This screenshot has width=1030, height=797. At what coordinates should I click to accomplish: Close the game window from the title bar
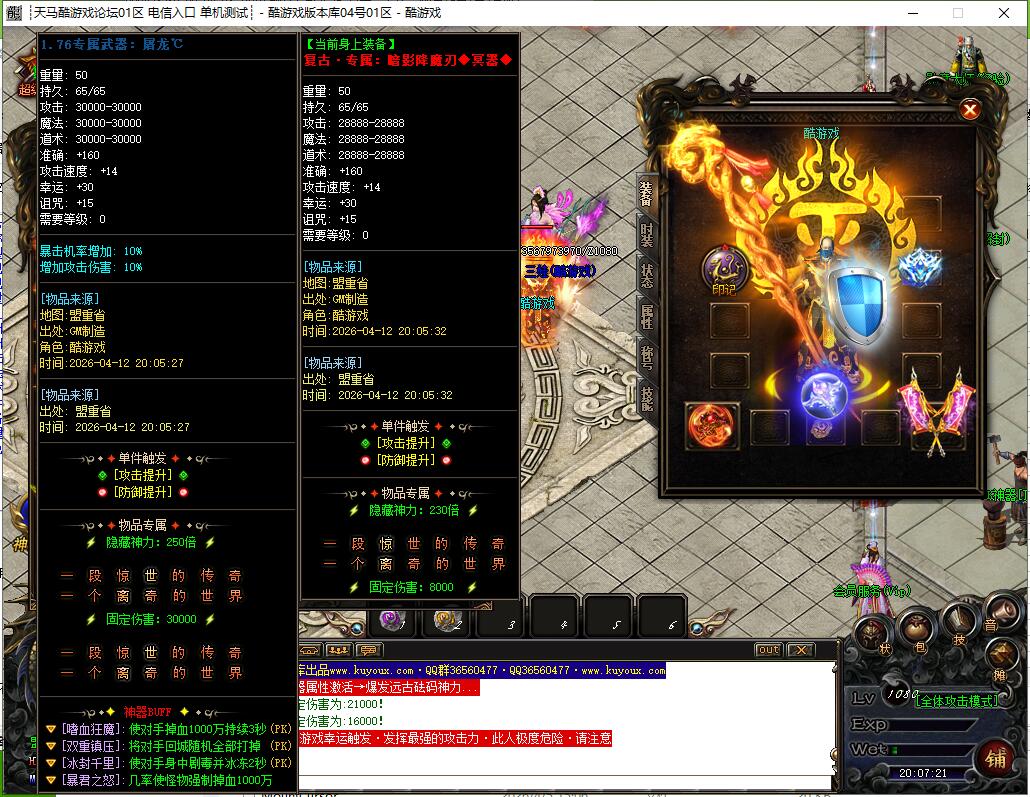click(x=1004, y=13)
